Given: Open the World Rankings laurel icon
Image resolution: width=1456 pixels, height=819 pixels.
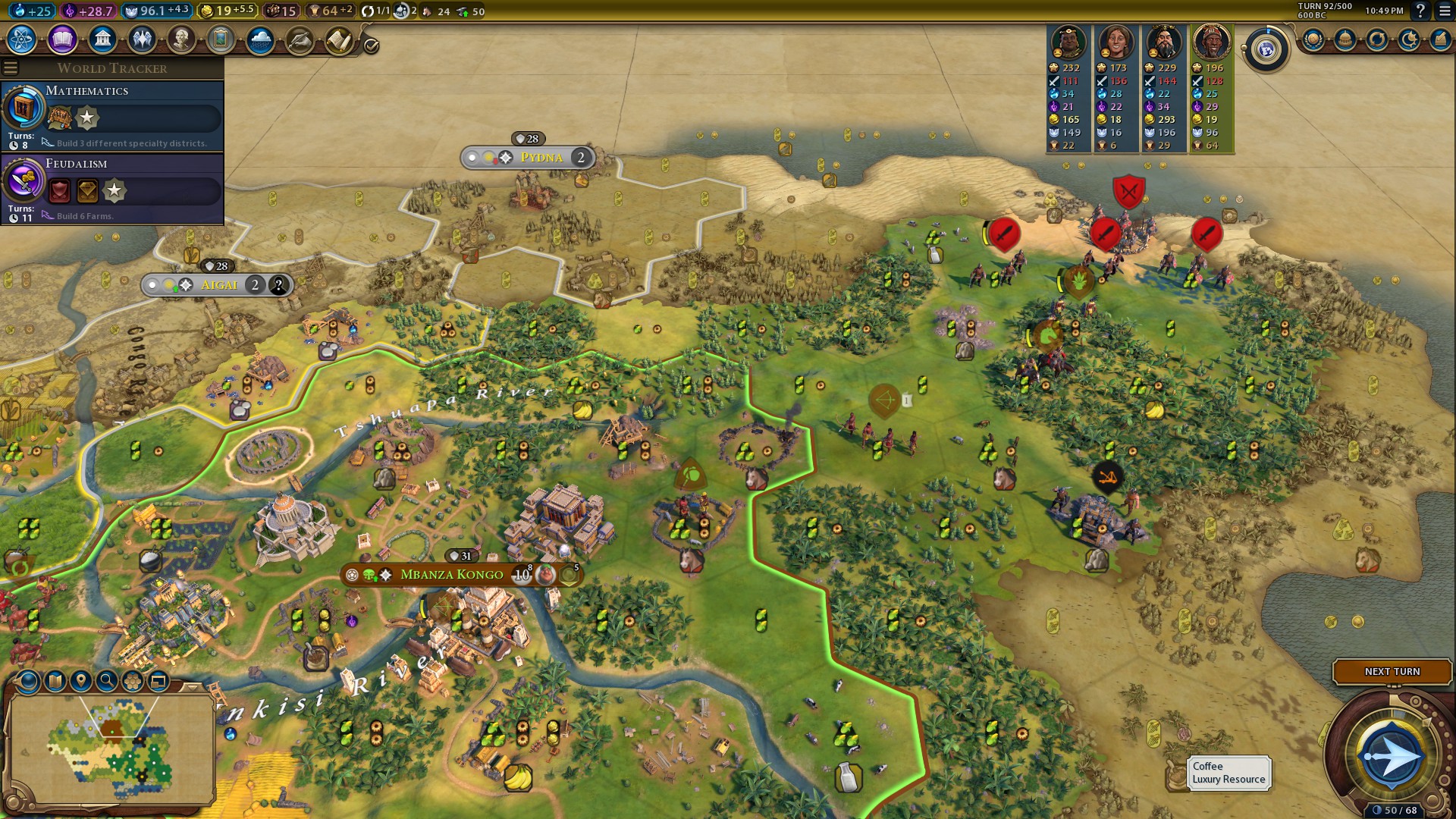Looking at the screenshot, I should (1313, 39).
